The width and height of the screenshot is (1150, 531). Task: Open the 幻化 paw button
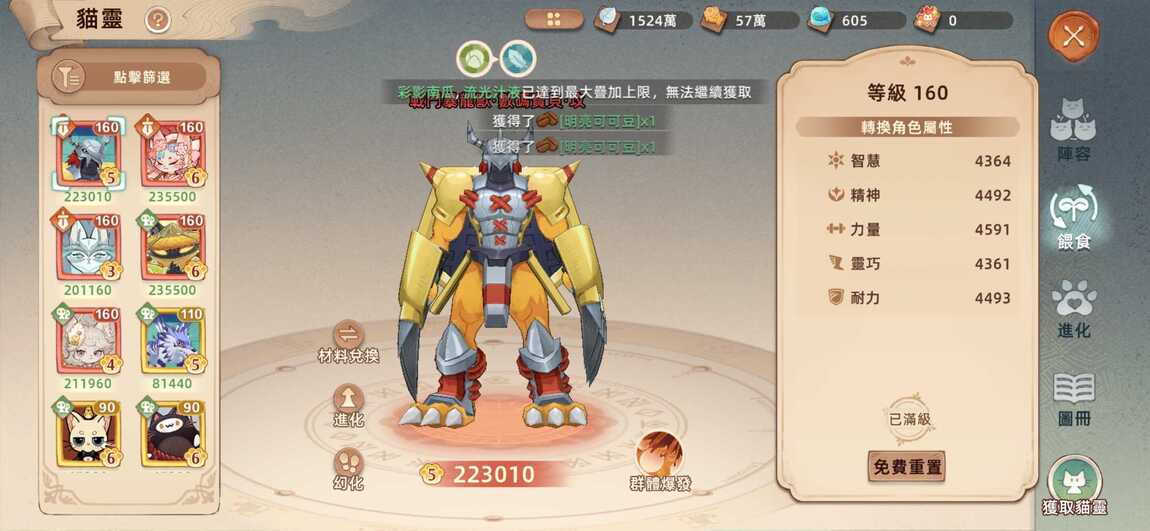click(x=348, y=466)
